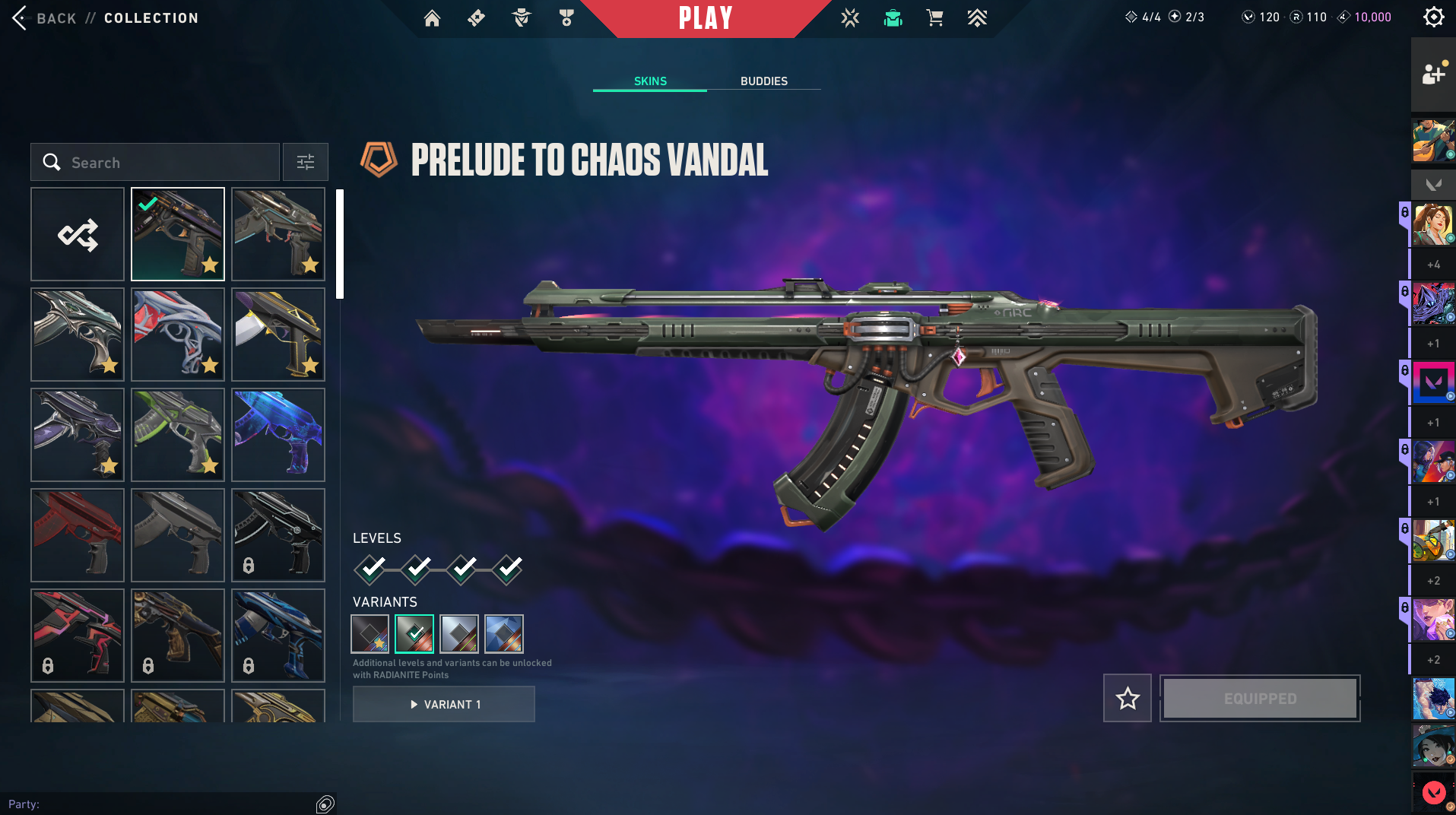Image resolution: width=1456 pixels, height=815 pixels.
Task: Open the settings gear
Action: (x=1433, y=17)
